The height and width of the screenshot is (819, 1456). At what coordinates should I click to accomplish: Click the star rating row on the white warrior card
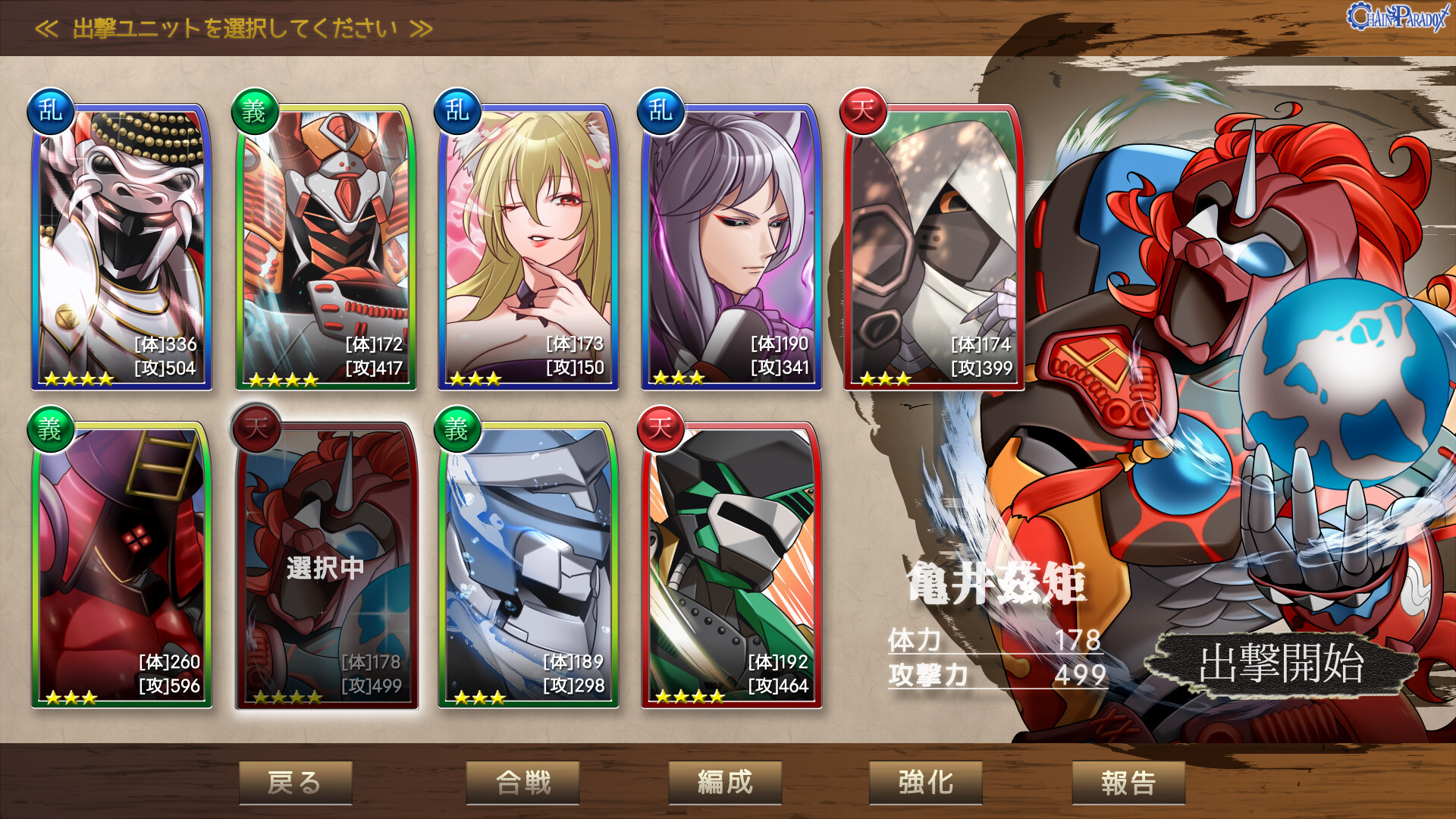click(80, 379)
